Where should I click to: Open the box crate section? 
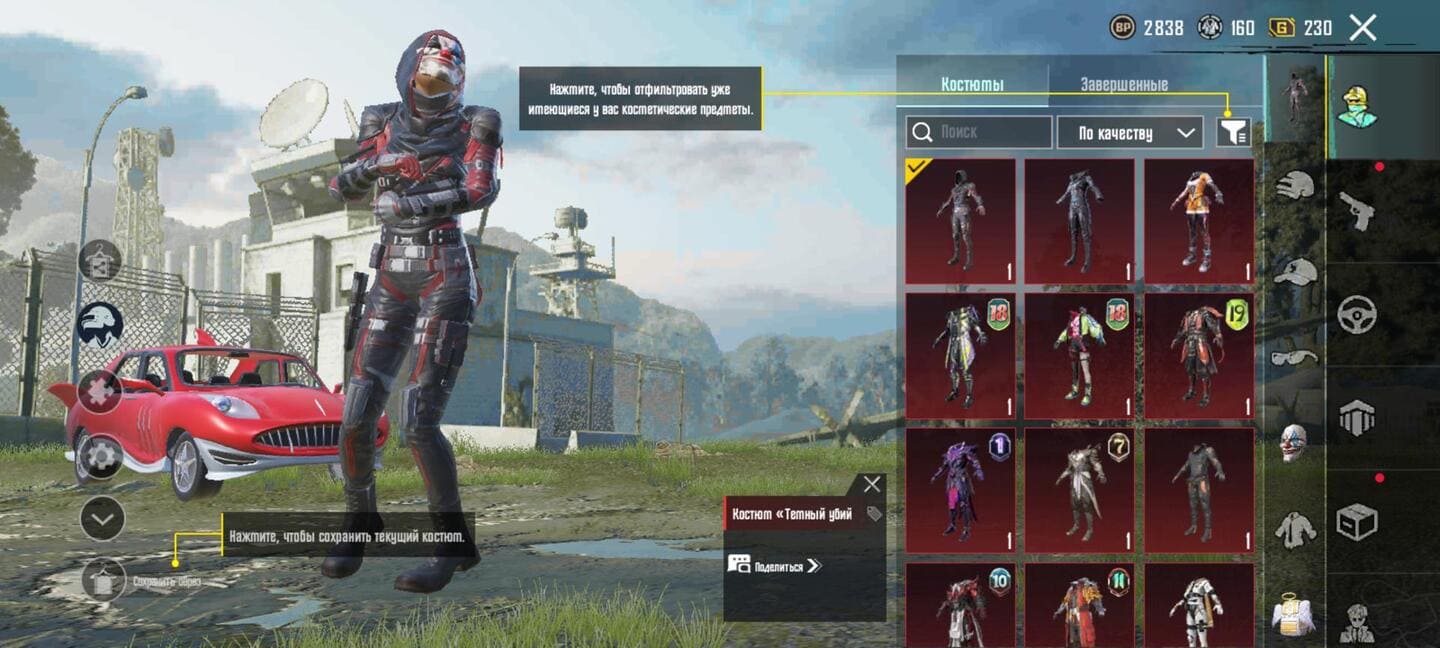1357,521
